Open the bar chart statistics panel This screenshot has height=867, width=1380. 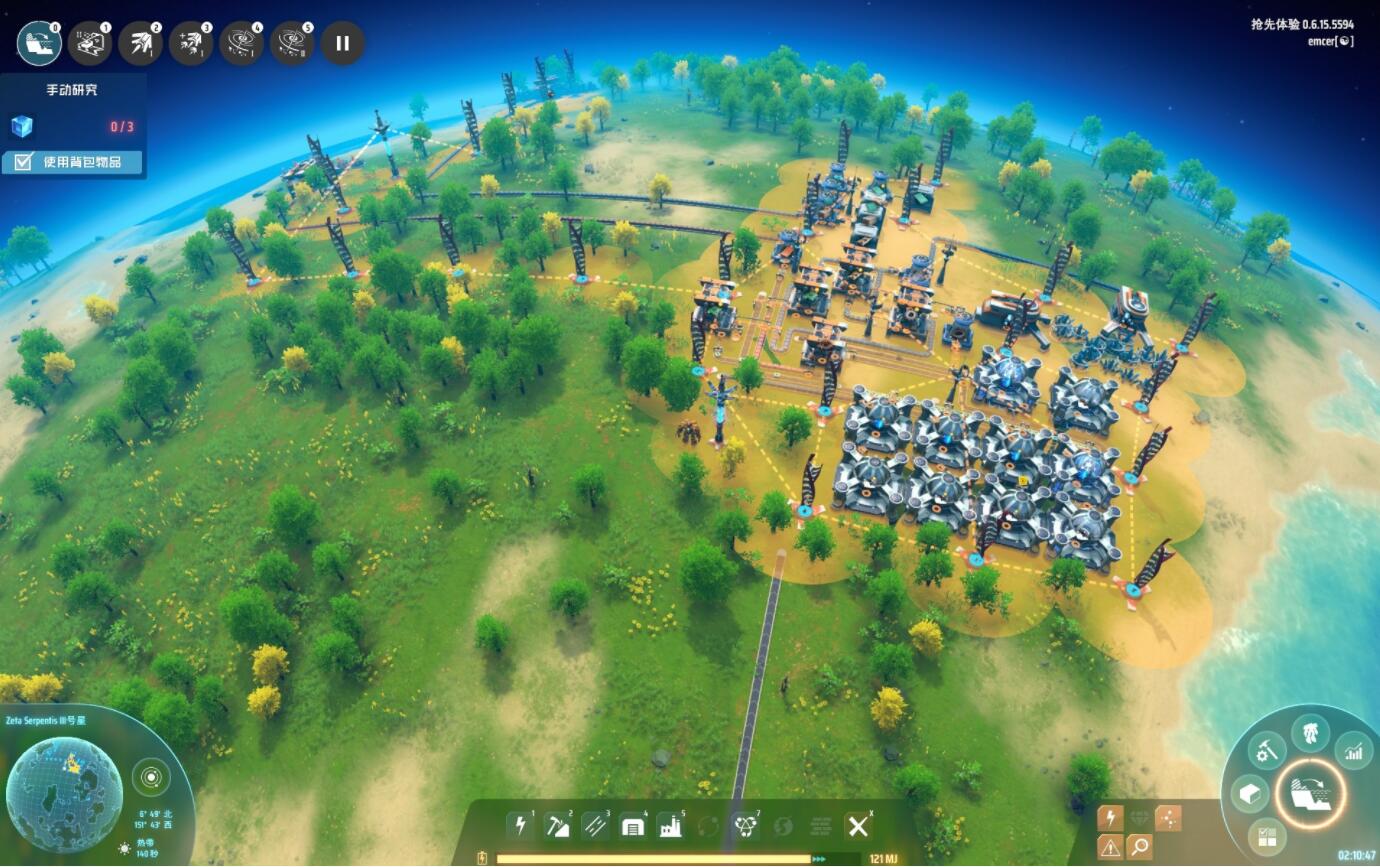point(1353,749)
